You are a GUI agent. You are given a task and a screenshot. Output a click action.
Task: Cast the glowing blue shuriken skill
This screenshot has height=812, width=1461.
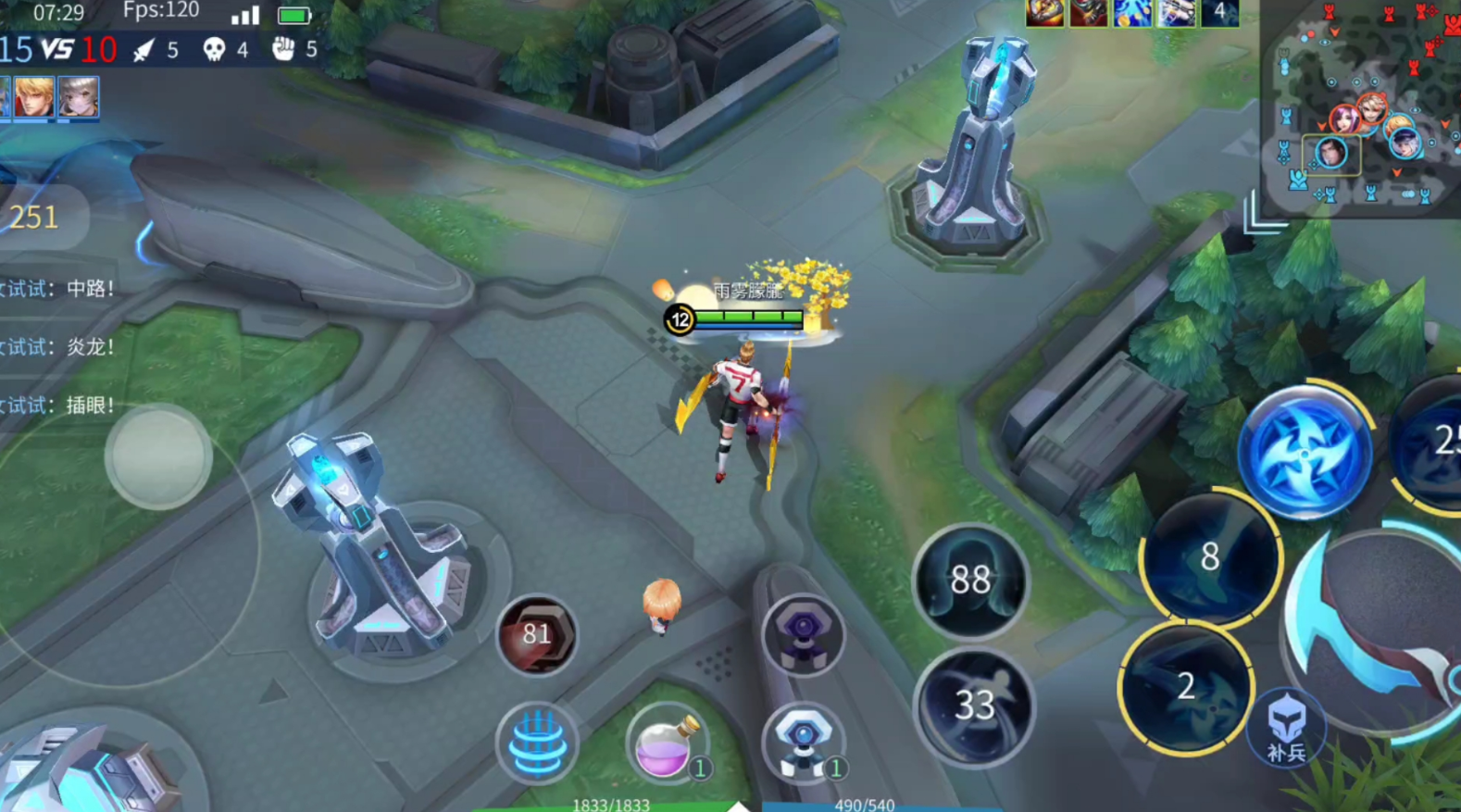(x=1304, y=453)
